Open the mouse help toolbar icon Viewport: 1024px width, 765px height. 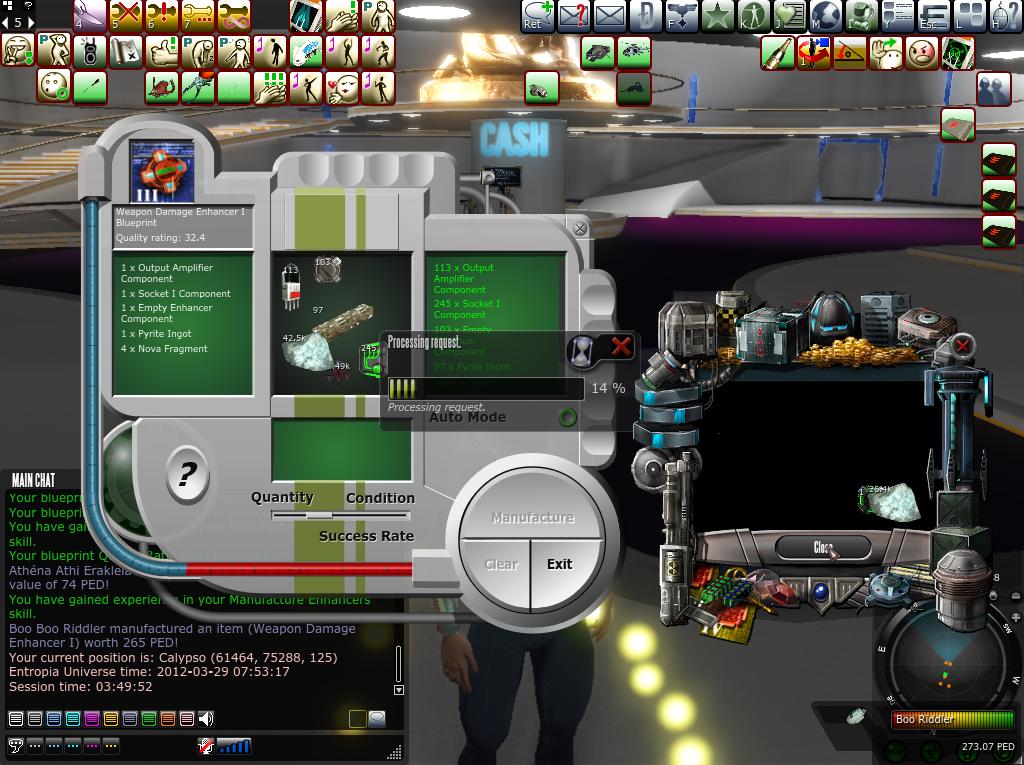tap(1005, 16)
